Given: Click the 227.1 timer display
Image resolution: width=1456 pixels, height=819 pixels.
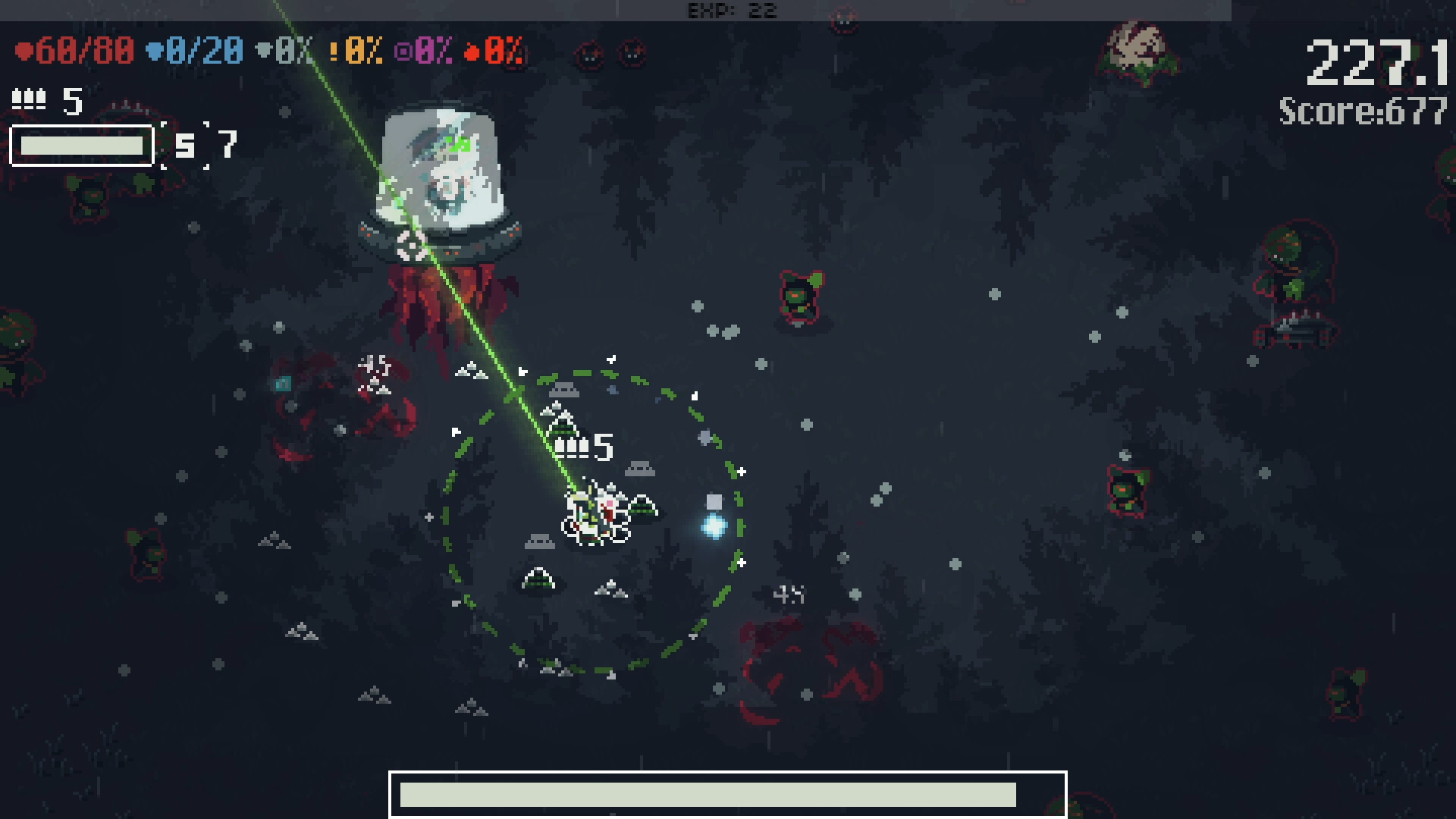Looking at the screenshot, I should (1378, 61).
